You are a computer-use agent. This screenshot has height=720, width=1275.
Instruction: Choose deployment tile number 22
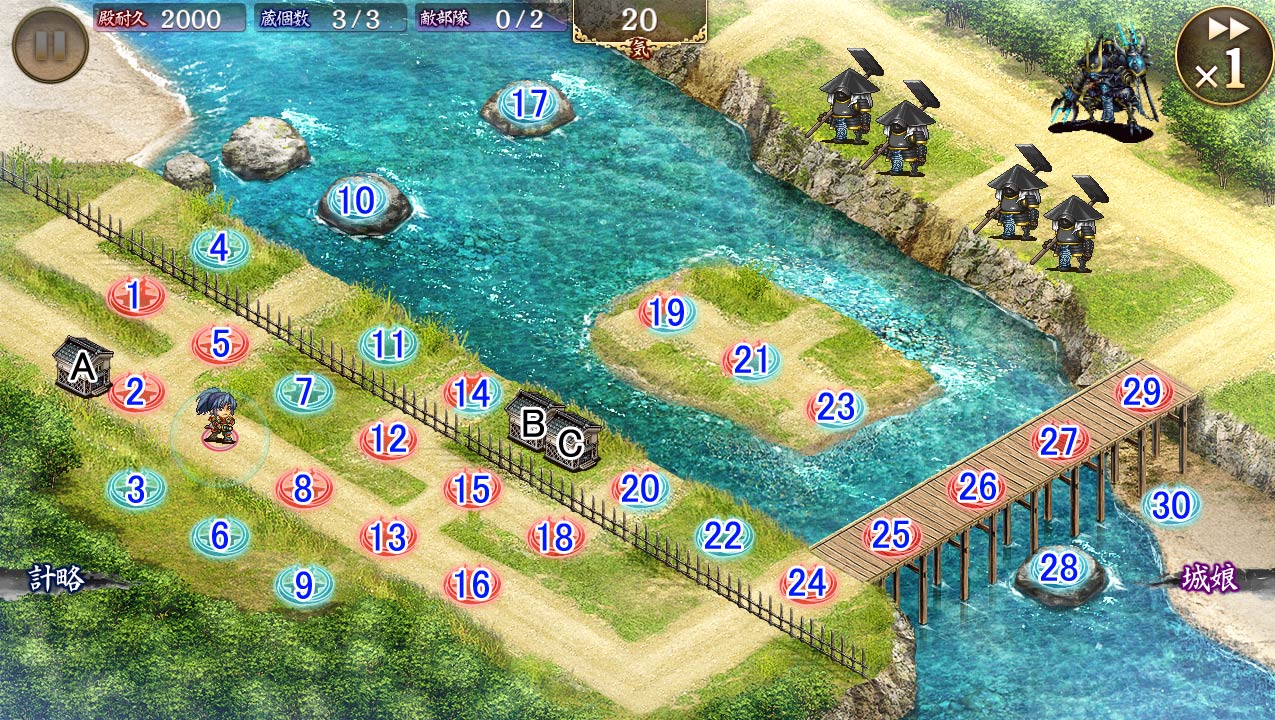[723, 537]
